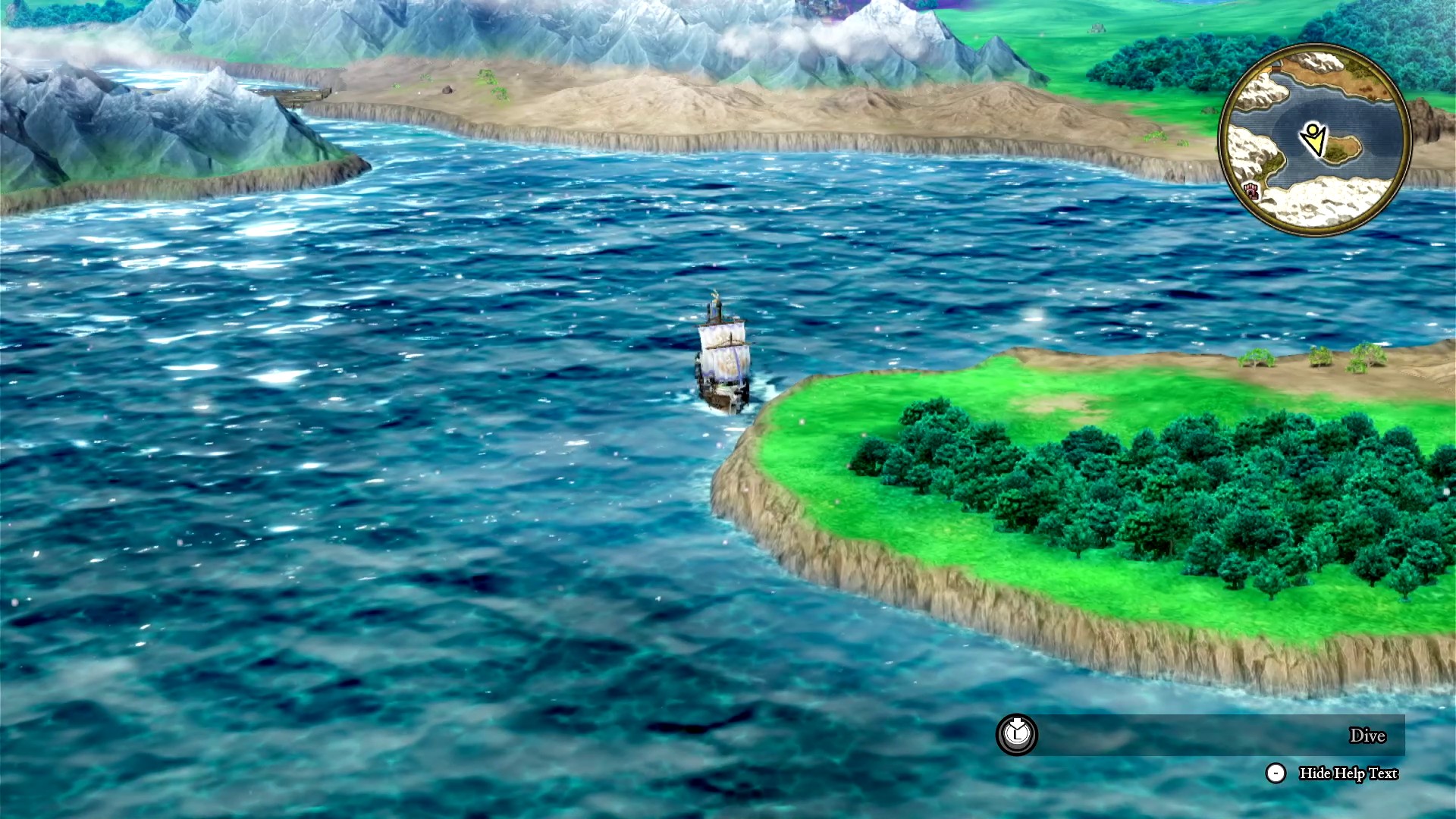Viewport: 1456px width, 819px height.
Task: Open the circular minimap
Action: pos(1315,140)
